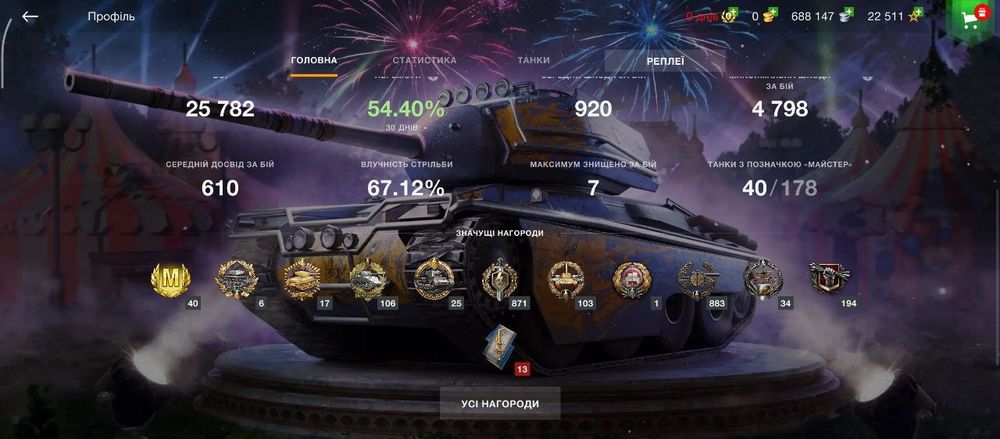
Task: Open the blue card award with count 13
Action: (498, 345)
